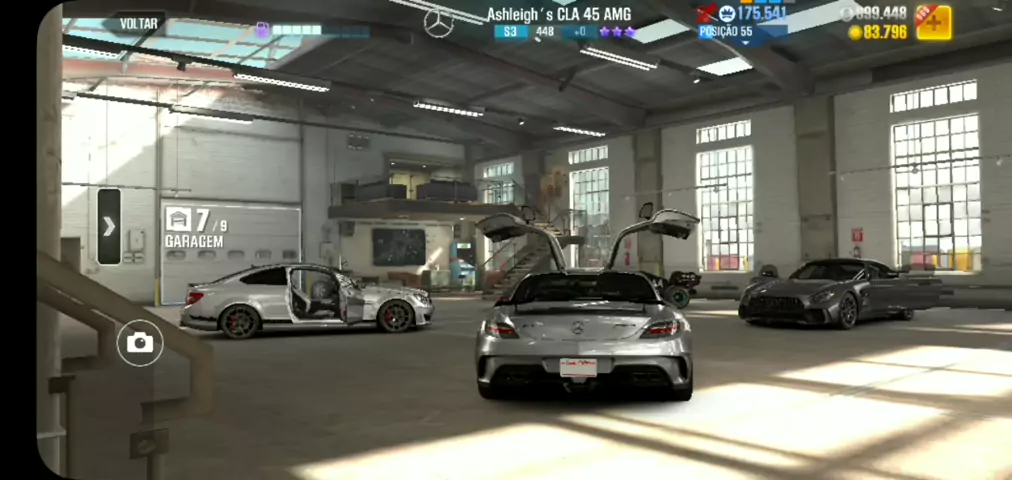The width and height of the screenshot is (1012, 480).
Task: Buy more currency with the gold plus button
Action: coord(933,23)
